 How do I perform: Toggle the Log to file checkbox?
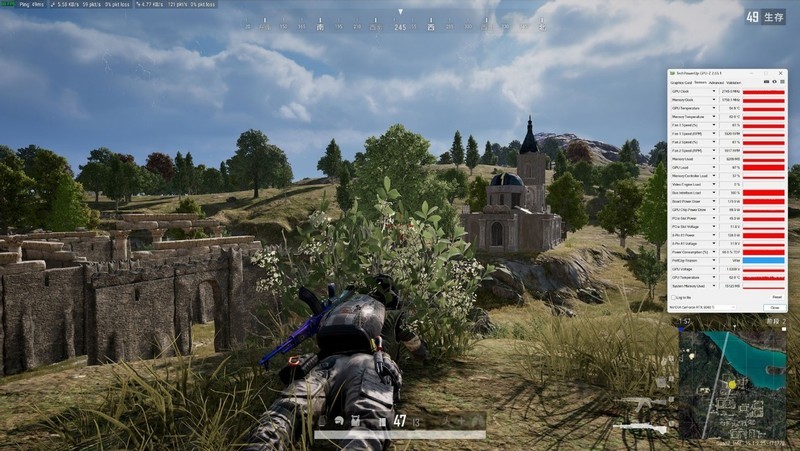click(675, 297)
